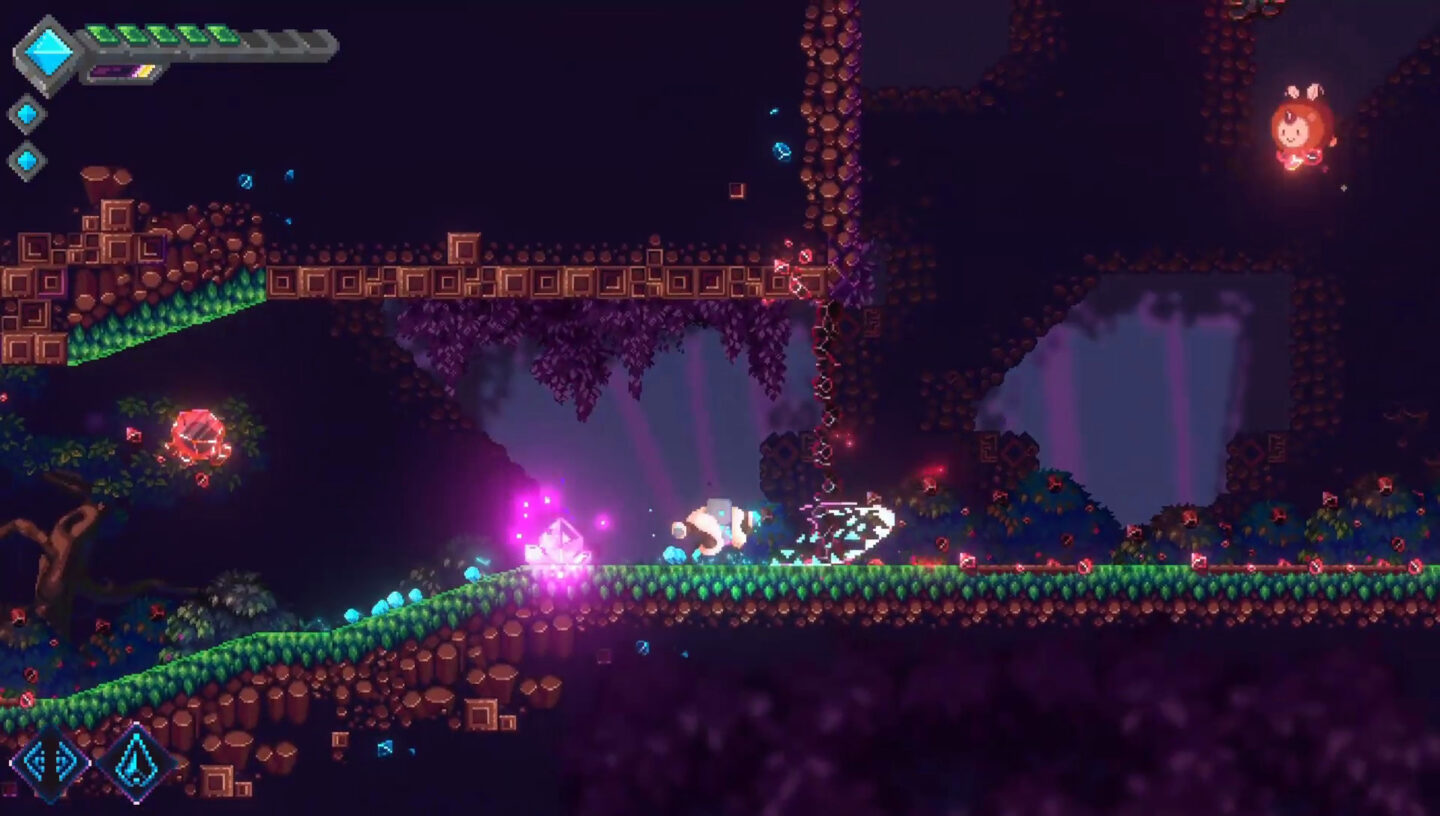This screenshot has width=1440, height=816.
Task: Click the second small diamond charge icon
Action: (x=25, y=161)
